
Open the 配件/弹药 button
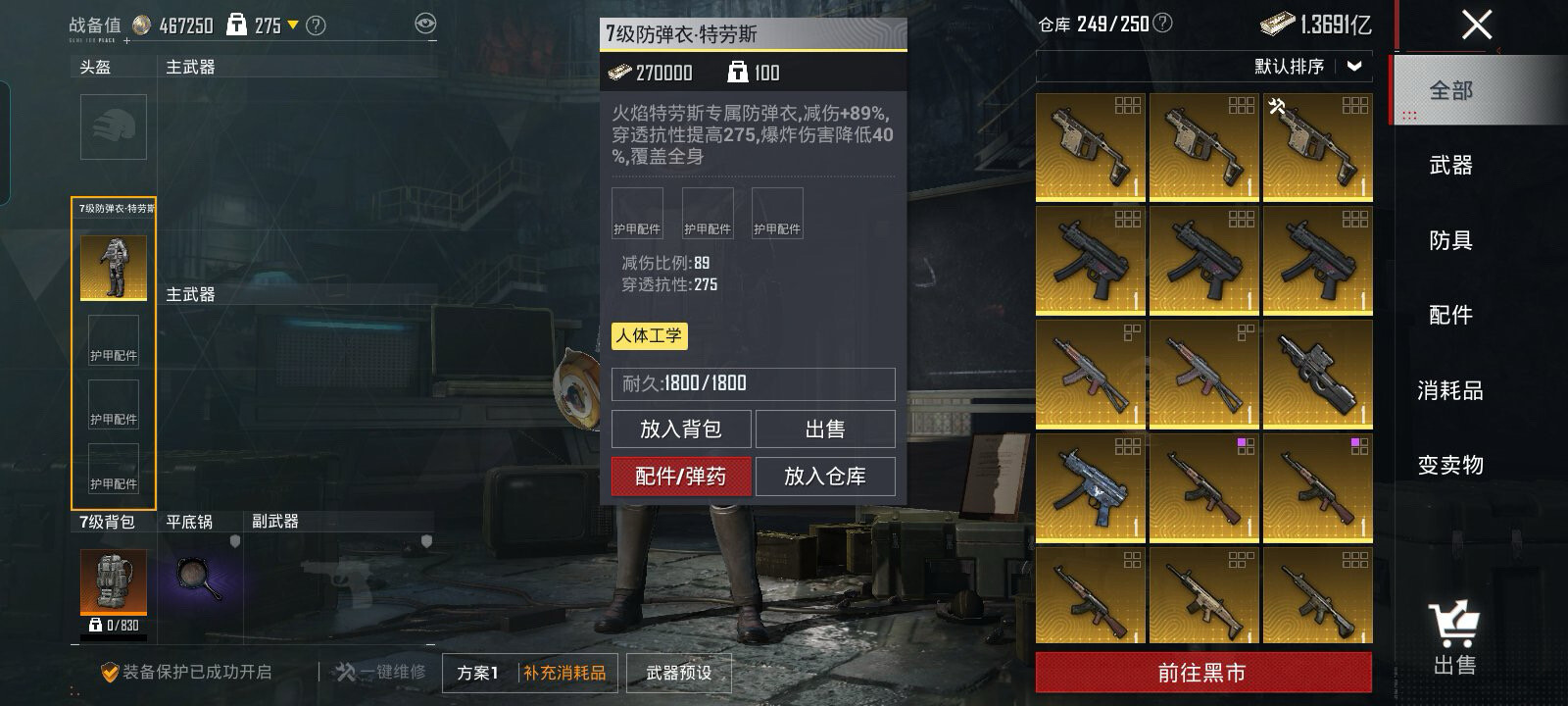681,477
